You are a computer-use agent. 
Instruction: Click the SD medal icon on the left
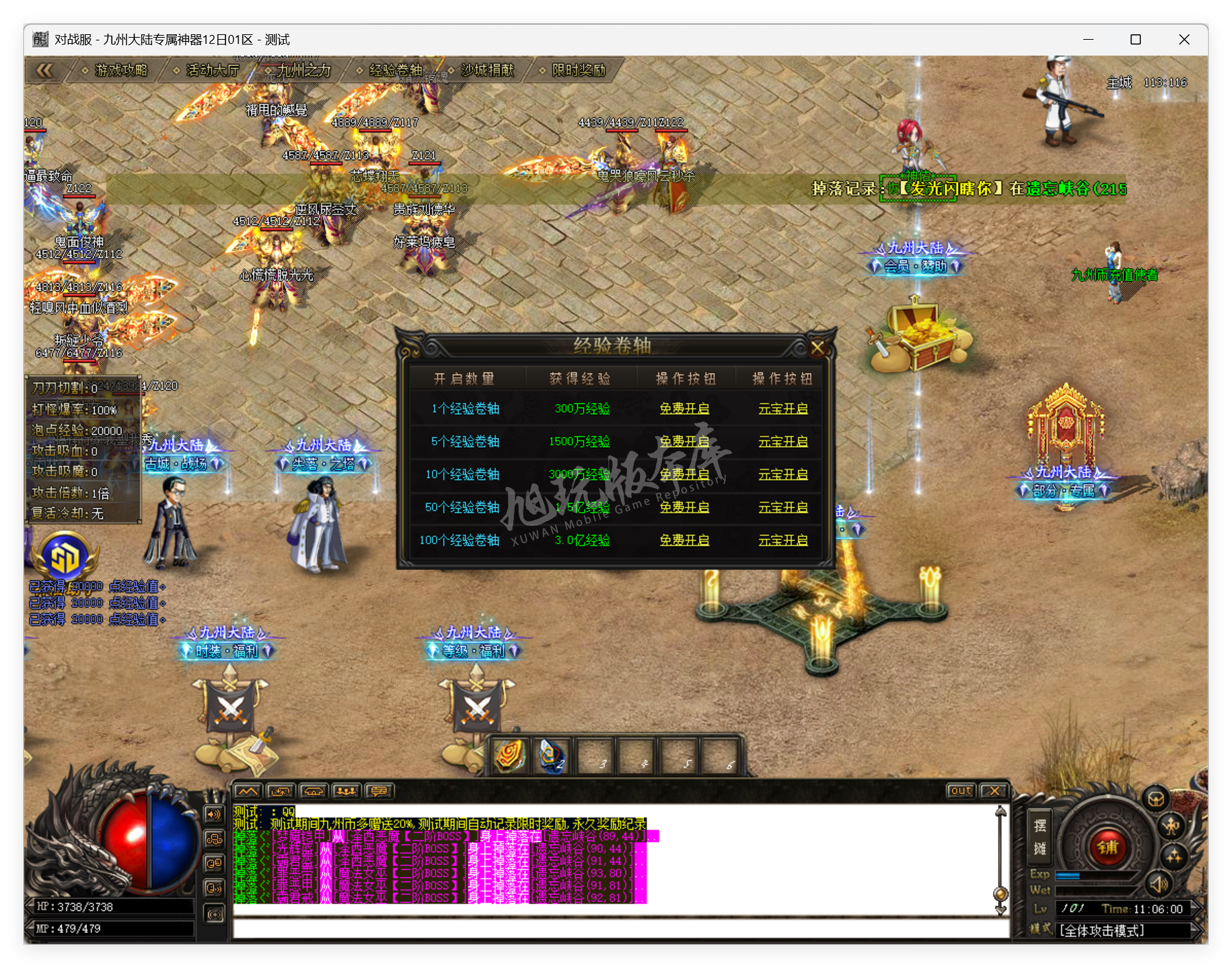[x=65, y=559]
